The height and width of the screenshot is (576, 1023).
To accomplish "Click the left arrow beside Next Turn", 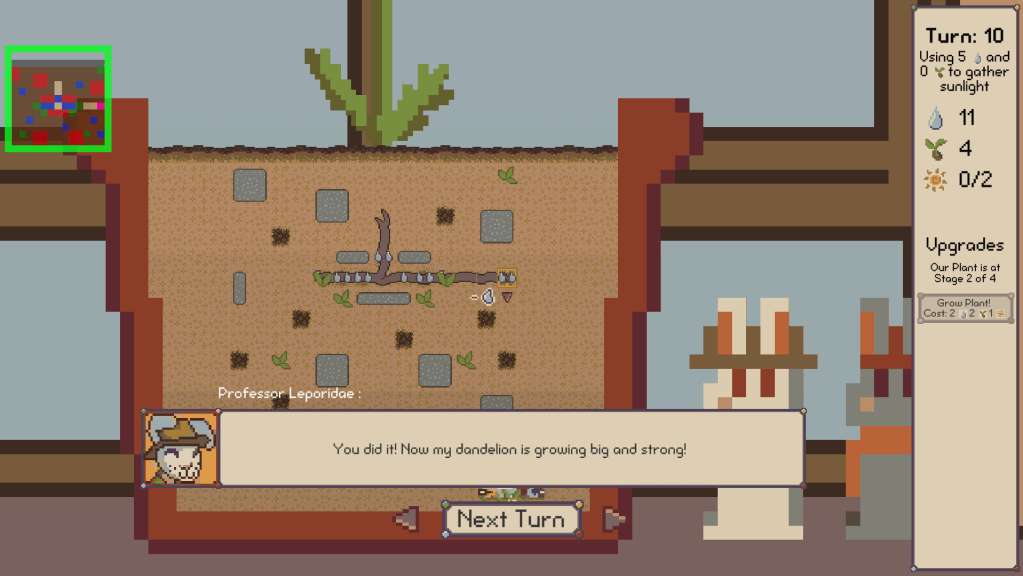I will point(407,519).
